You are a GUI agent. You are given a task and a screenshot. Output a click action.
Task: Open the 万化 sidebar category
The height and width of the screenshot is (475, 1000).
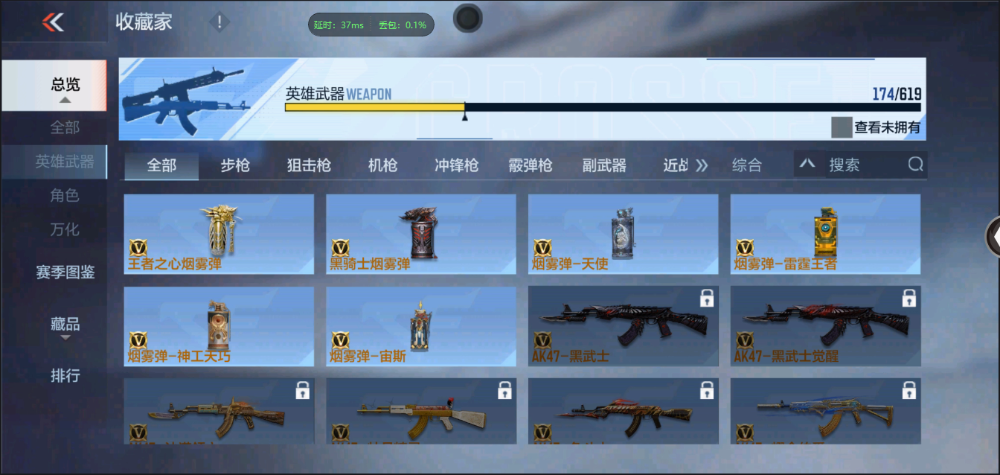65,229
